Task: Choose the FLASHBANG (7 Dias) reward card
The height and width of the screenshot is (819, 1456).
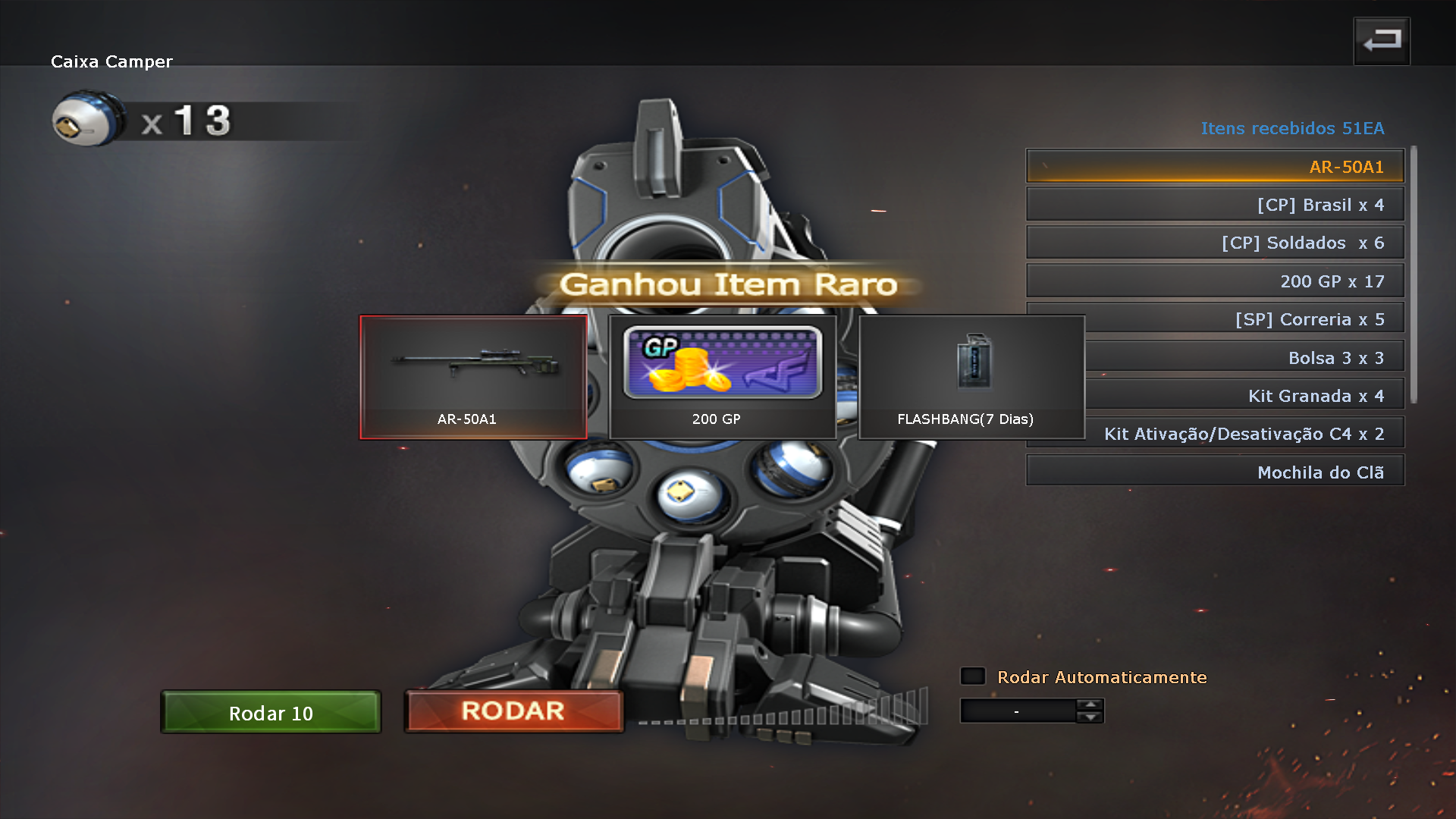Action: 971,377
